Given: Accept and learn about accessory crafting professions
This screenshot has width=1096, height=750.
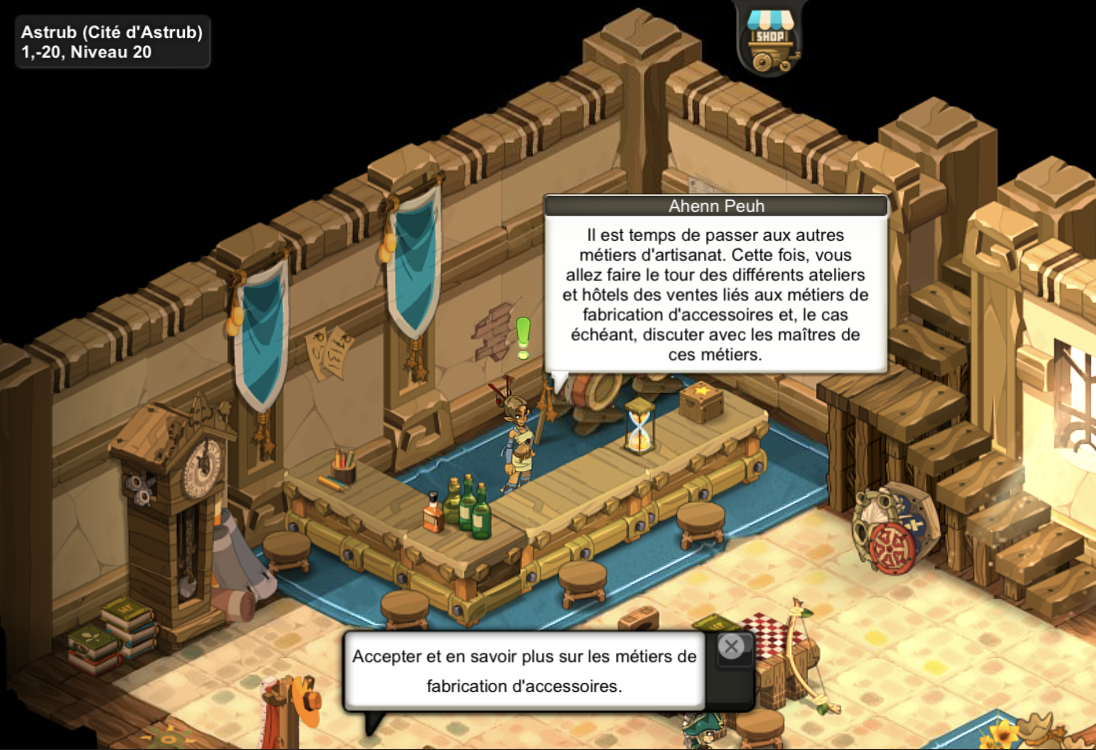Looking at the screenshot, I should [x=524, y=671].
